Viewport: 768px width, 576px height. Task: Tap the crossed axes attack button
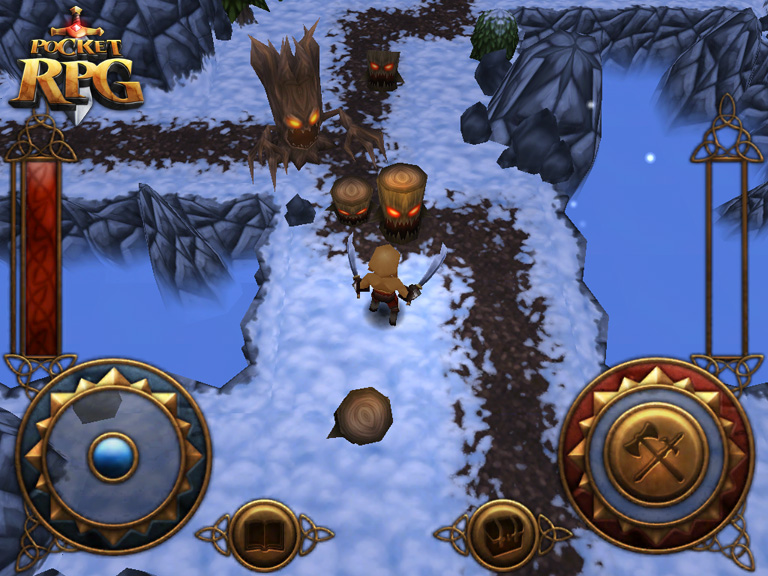[656, 455]
